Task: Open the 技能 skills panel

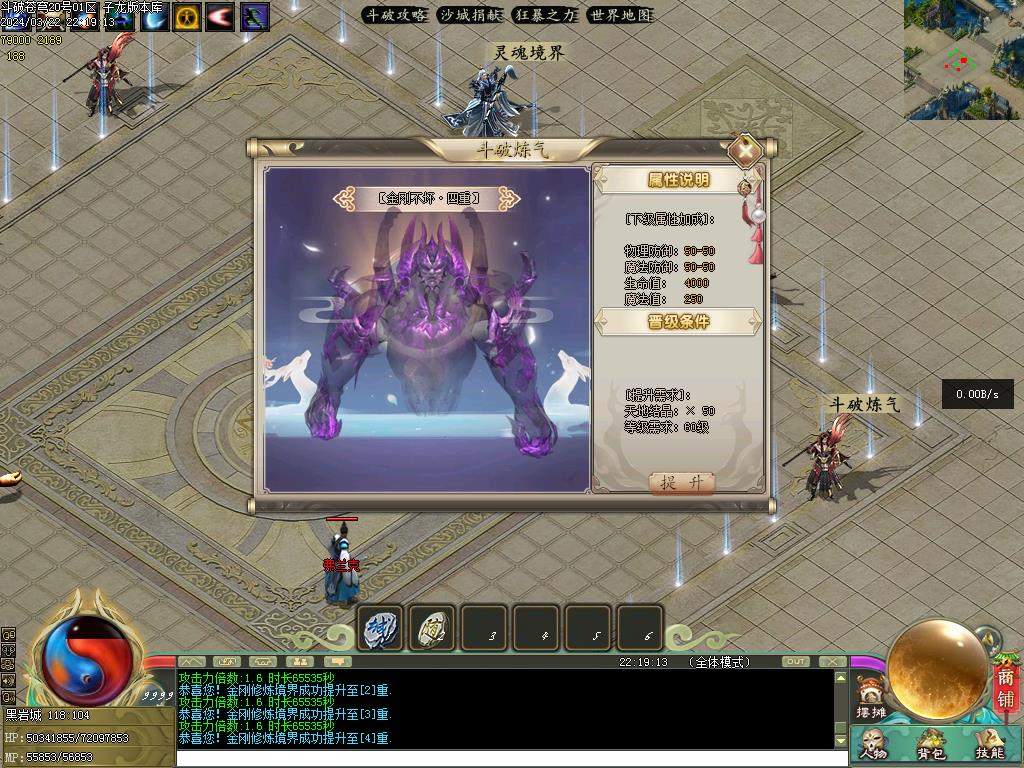Action: (x=989, y=745)
